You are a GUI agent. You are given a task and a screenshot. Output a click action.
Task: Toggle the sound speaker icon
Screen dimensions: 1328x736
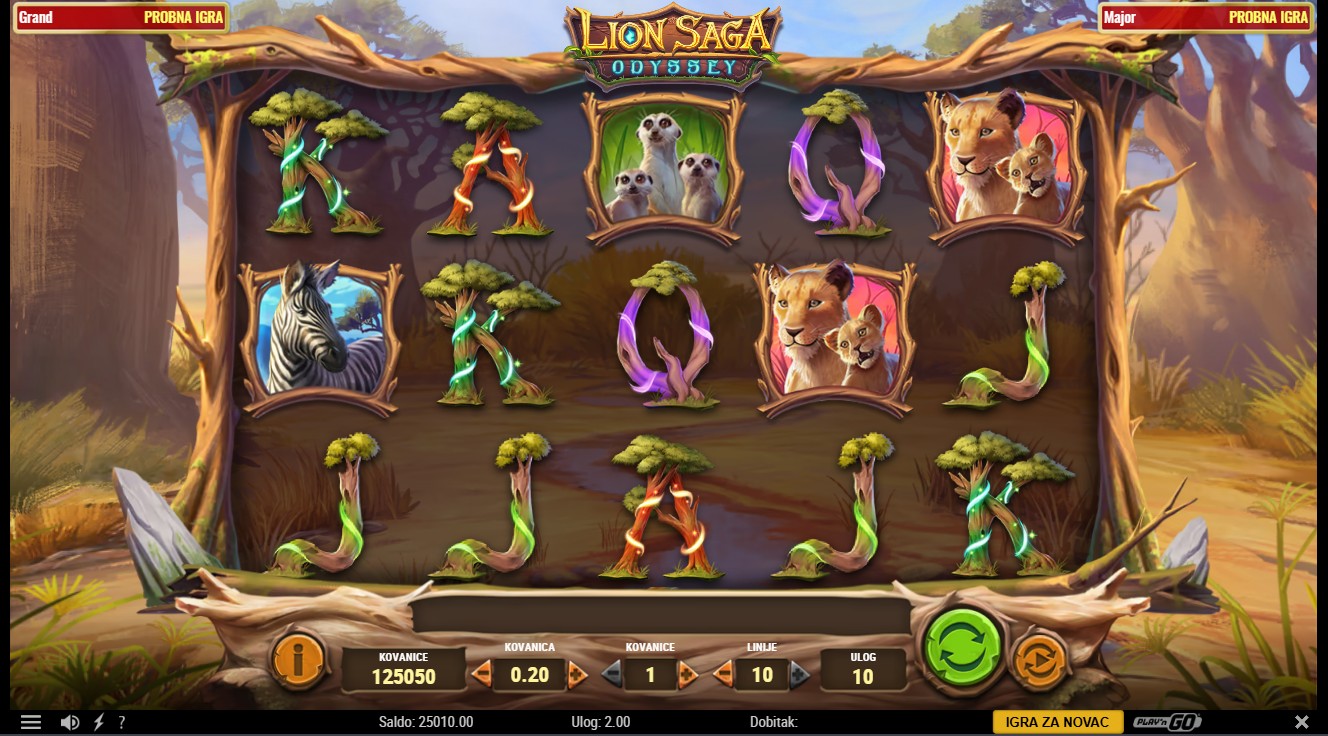(x=69, y=722)
